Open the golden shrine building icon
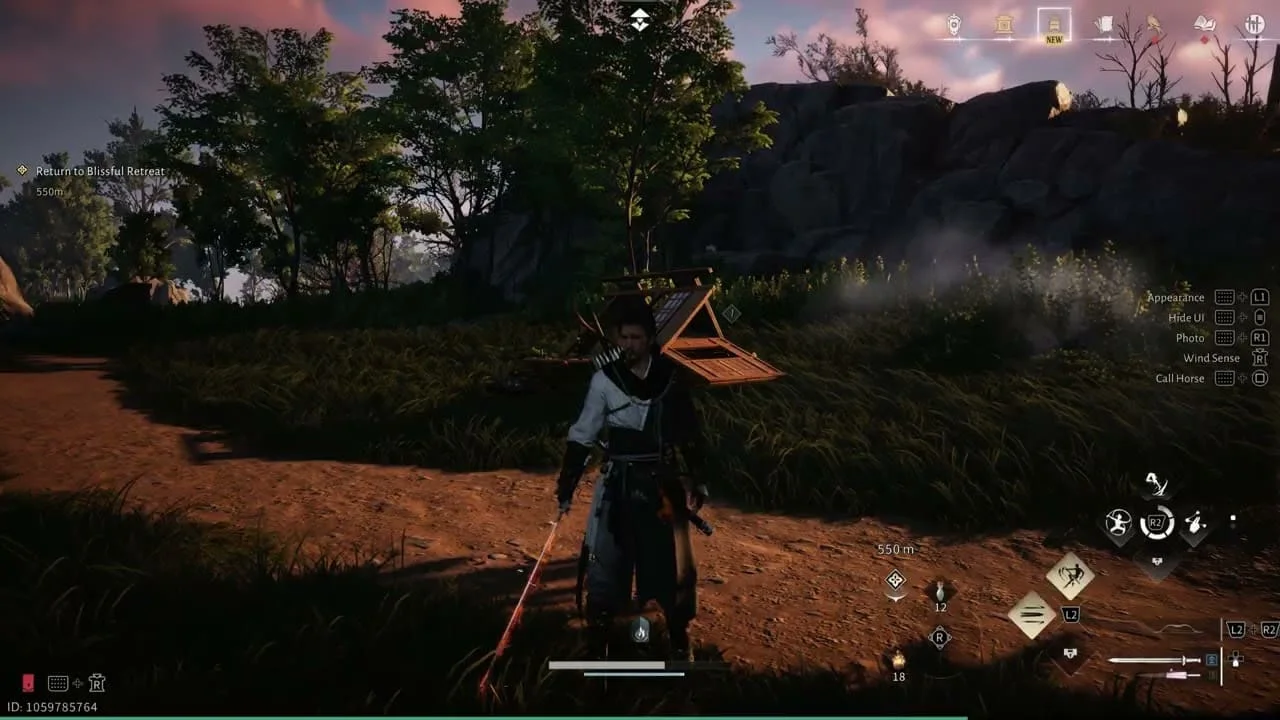The width and height of the screenshot is (1280, 720). coord(1004,25)
